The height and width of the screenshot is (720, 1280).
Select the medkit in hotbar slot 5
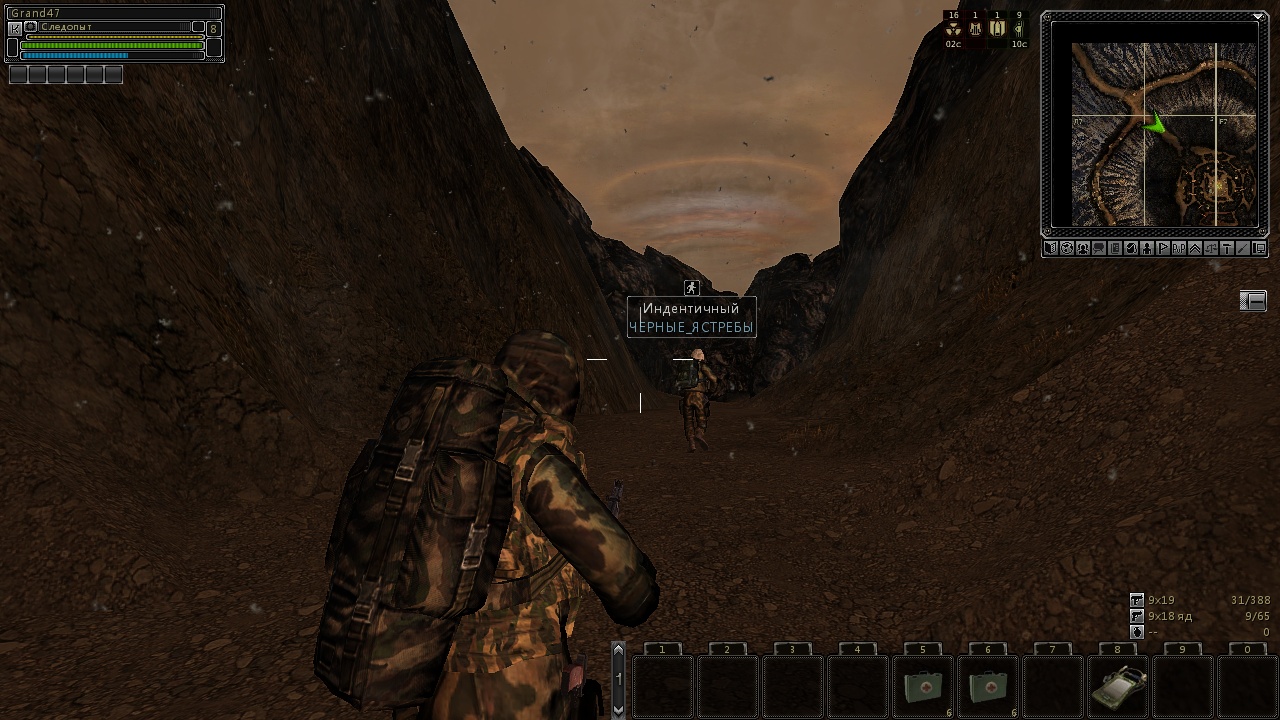922,687
